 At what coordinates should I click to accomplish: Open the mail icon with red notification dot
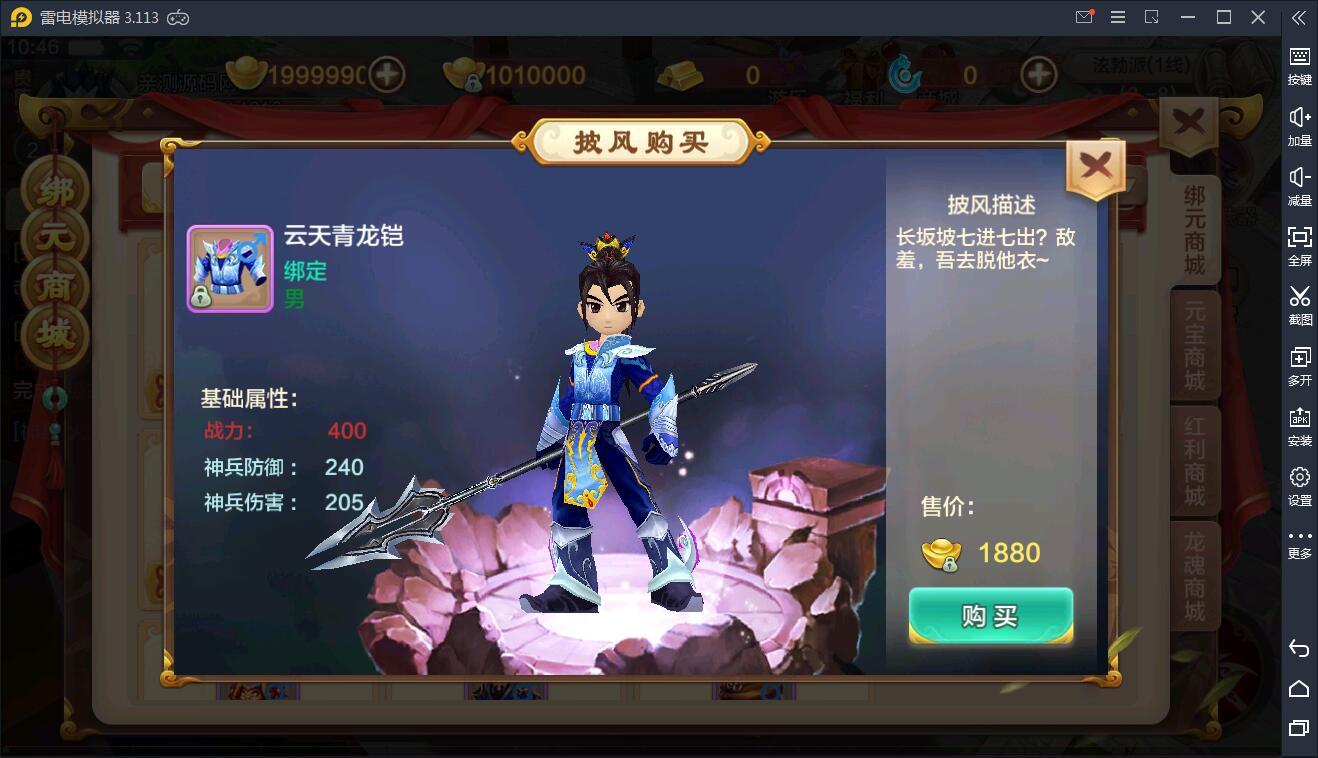point(1083,17)
